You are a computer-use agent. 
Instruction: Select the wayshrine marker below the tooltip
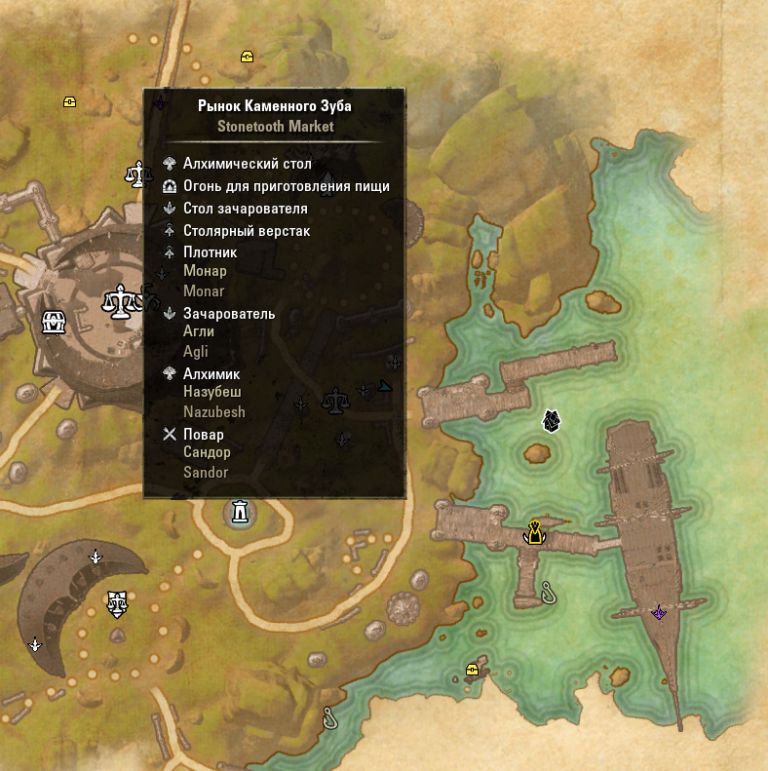[239, 513]
